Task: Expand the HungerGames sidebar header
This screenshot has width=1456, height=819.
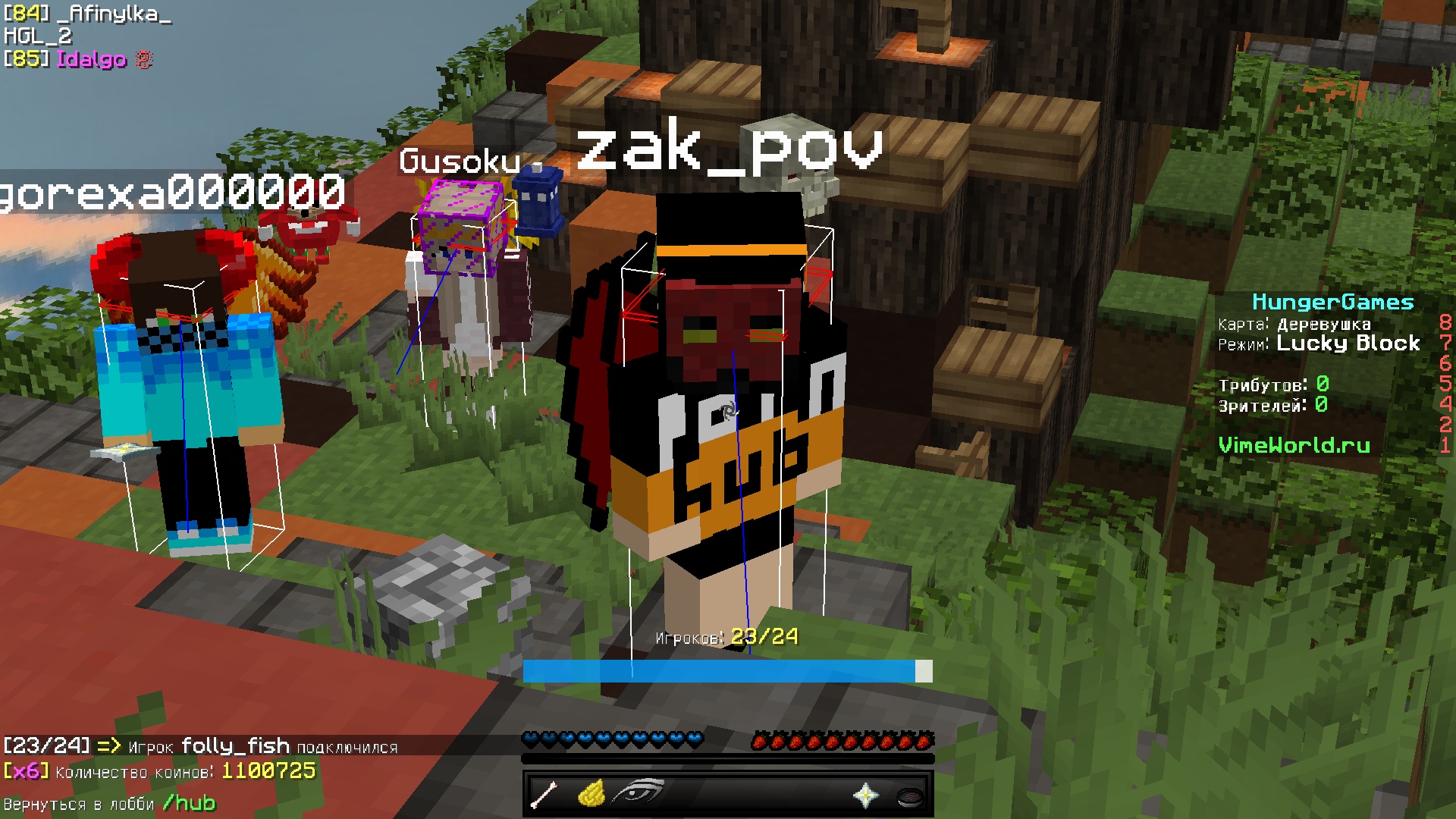Action: pos(1334,302)
